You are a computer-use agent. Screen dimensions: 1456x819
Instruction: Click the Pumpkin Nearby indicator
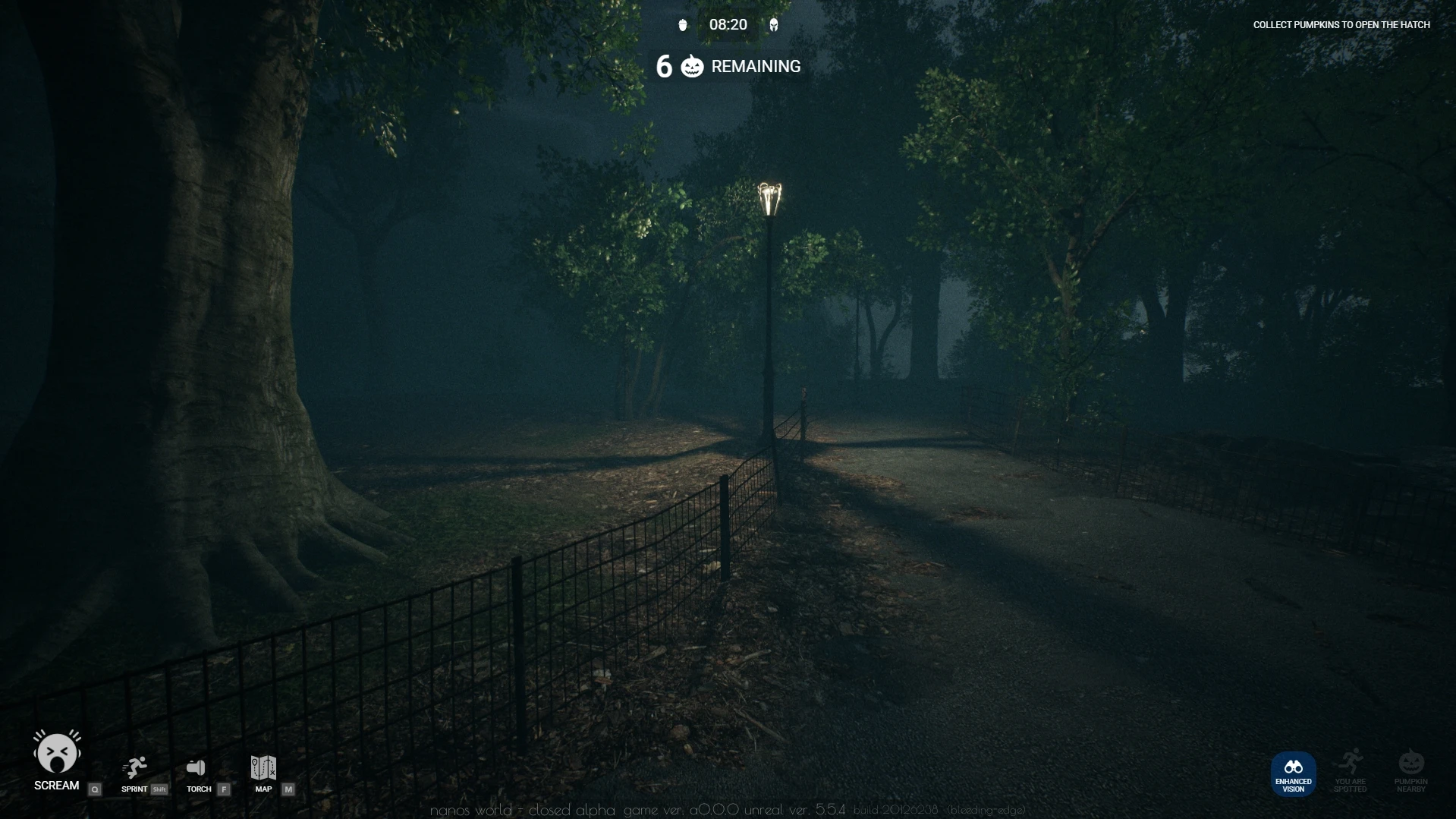pos(1410,763)
